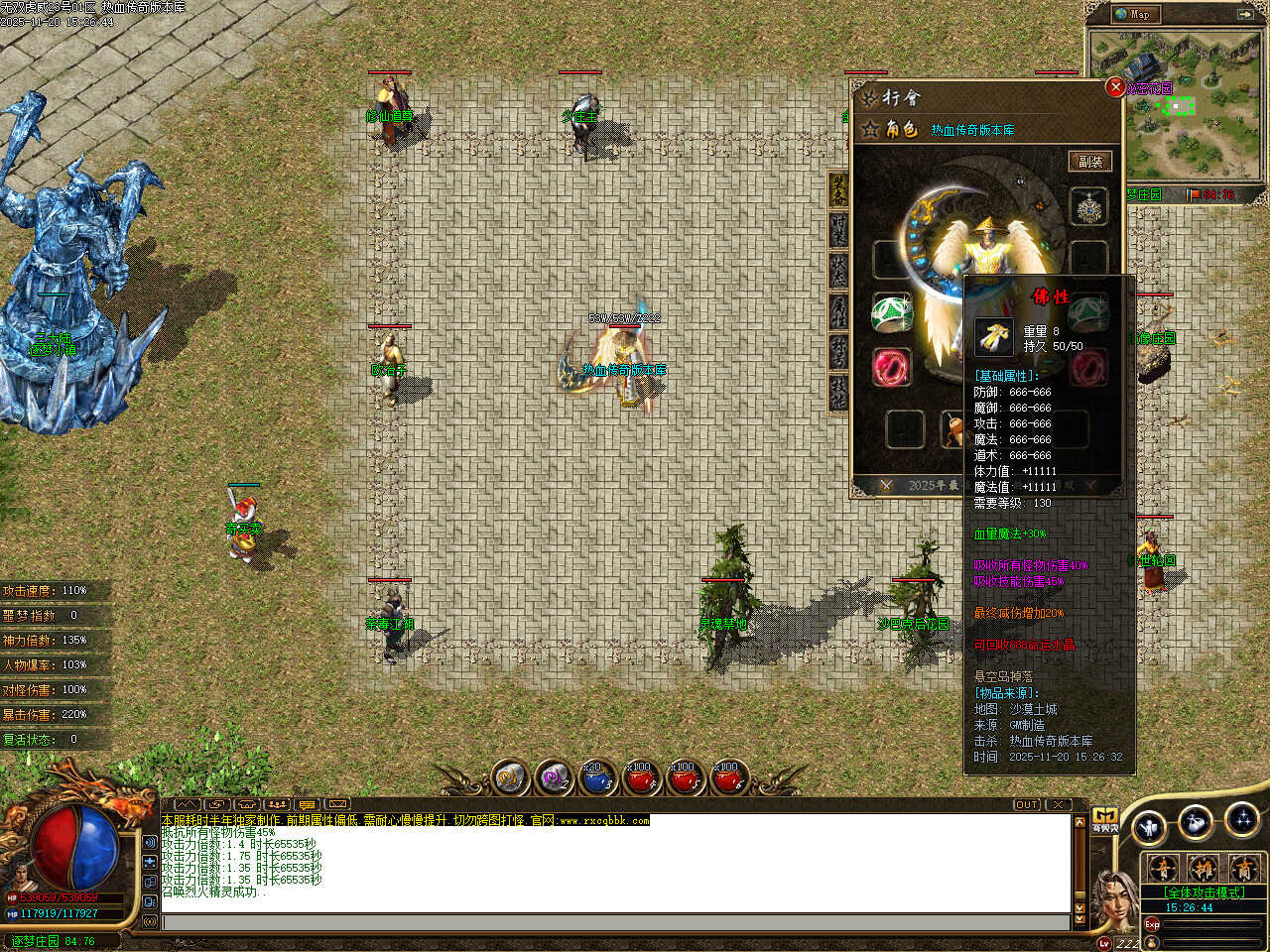Image resolution: width=1270 pixels, height=952 pixels.
Task: Toggle the 全体攻击模式 attack mode
Action: pyautogui.click(x=1203, y=892)
